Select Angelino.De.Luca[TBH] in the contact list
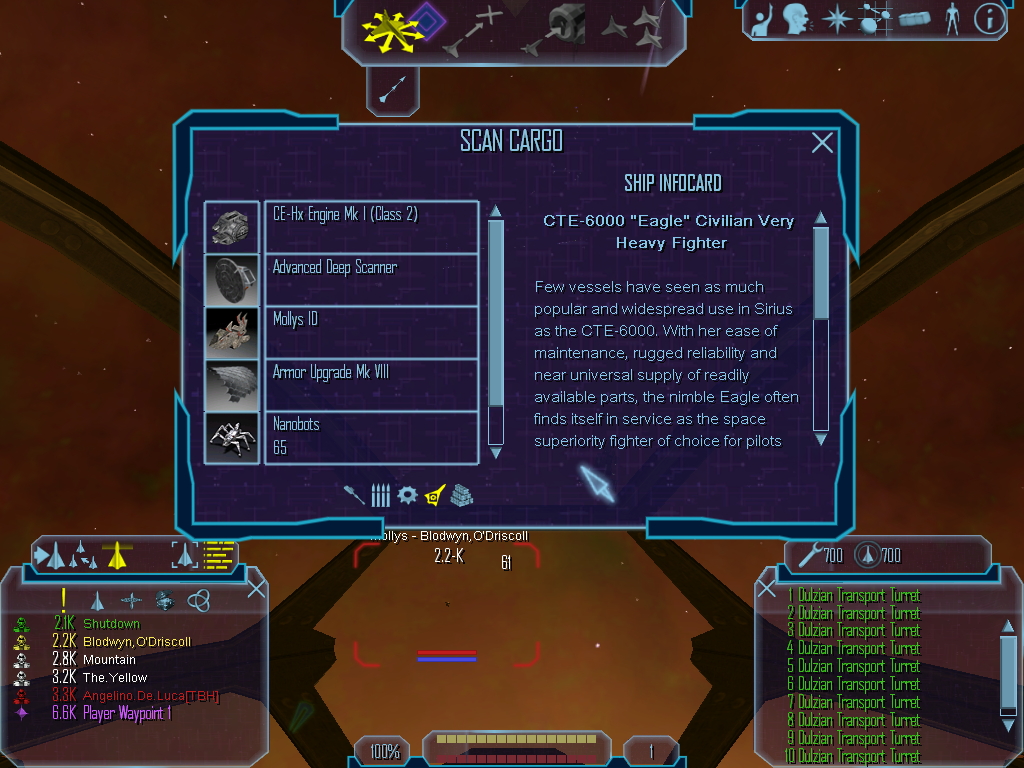The height and width of the screenshot is (768, 1024). tap(151, 696)
